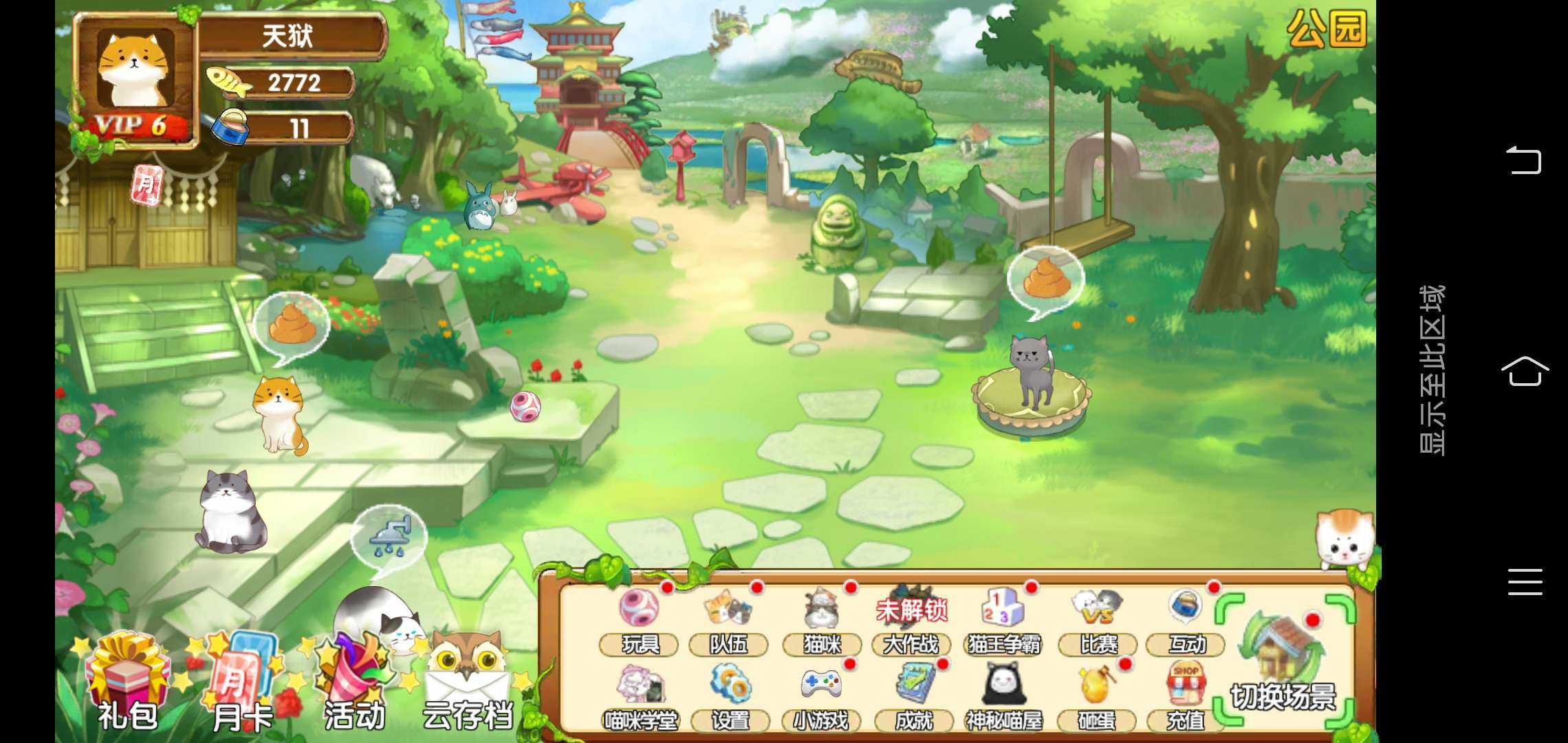Switch scene with 切换场景 button

pos(1283,660)
